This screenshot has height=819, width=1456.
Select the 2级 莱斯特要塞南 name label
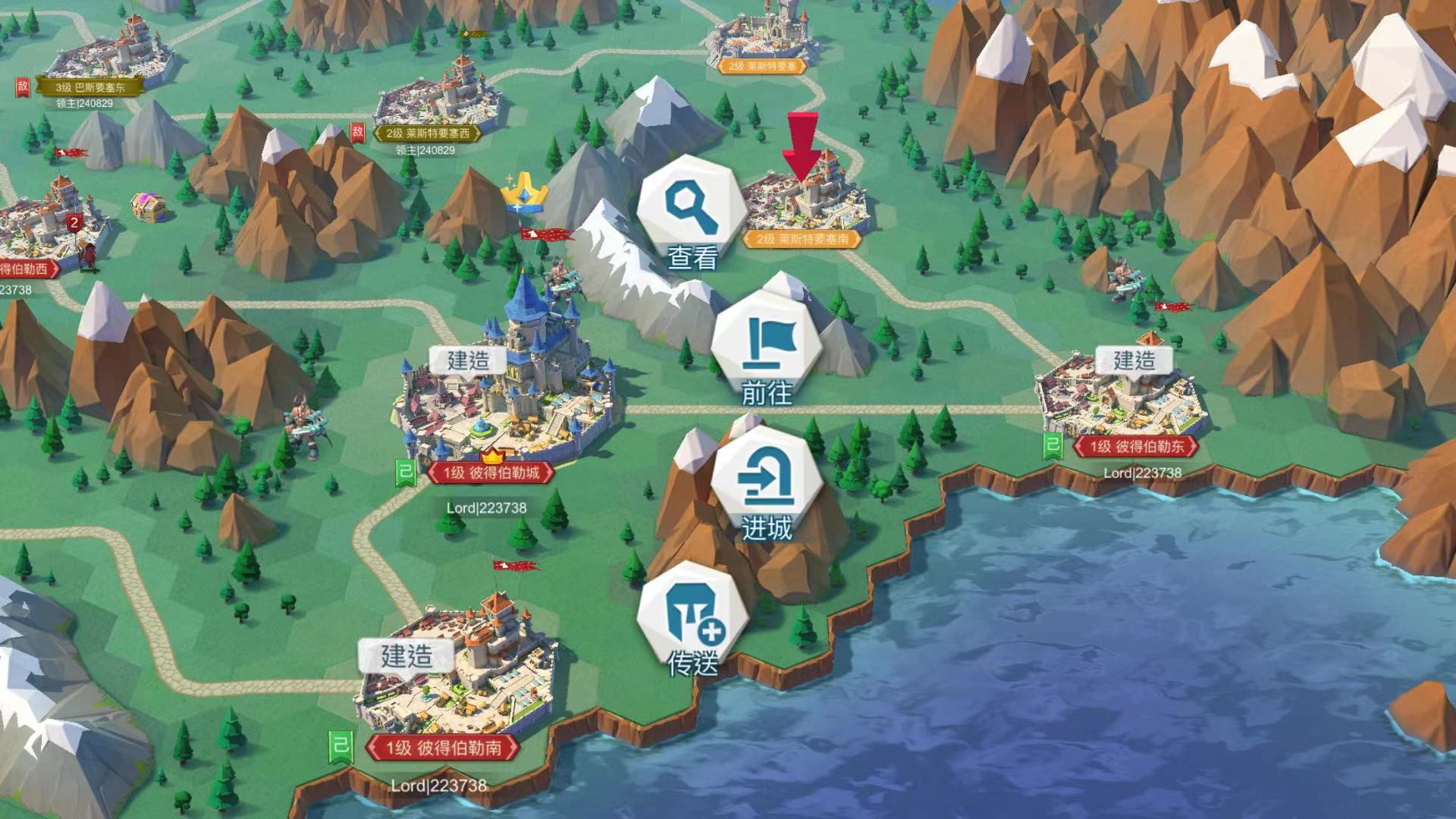[802, 240]
